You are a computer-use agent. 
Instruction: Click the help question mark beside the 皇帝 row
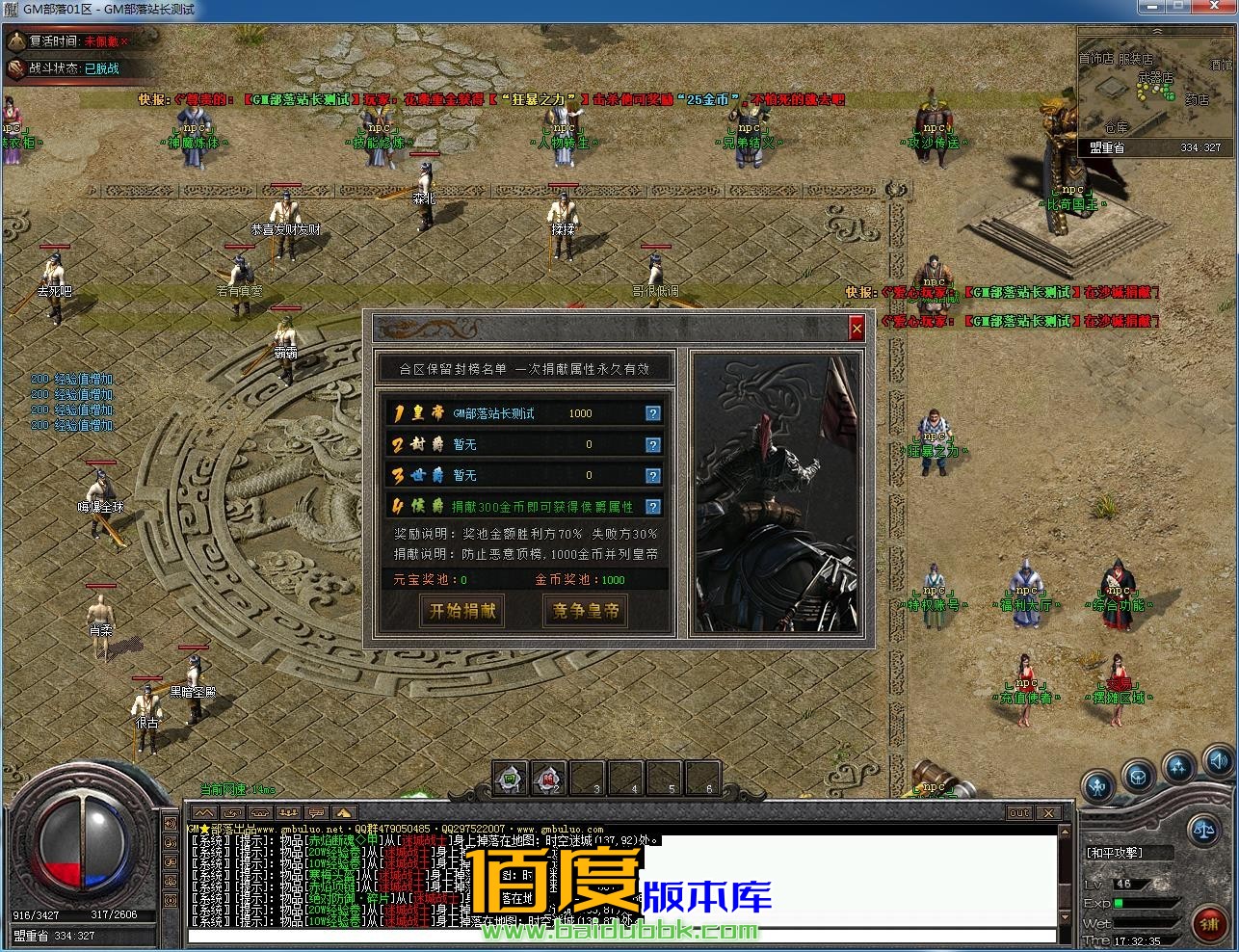coord(653,412)
